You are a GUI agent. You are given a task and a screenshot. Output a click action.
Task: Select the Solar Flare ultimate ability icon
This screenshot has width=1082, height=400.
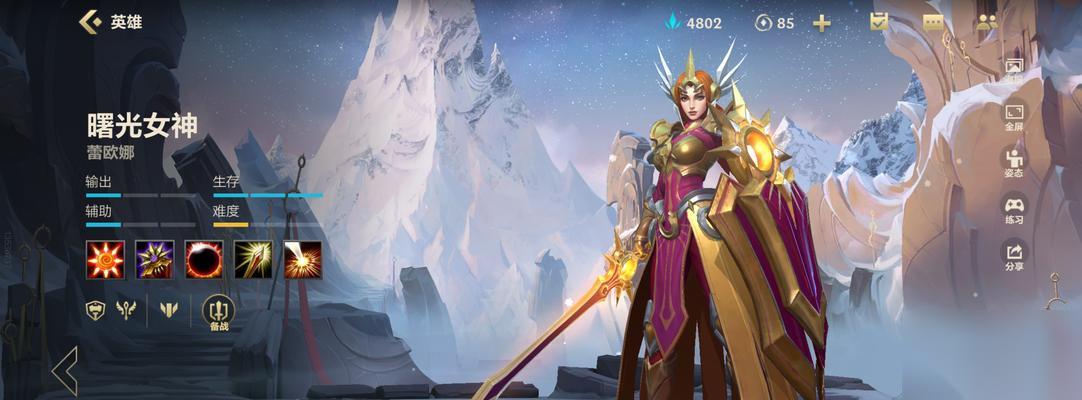(302, 259)
